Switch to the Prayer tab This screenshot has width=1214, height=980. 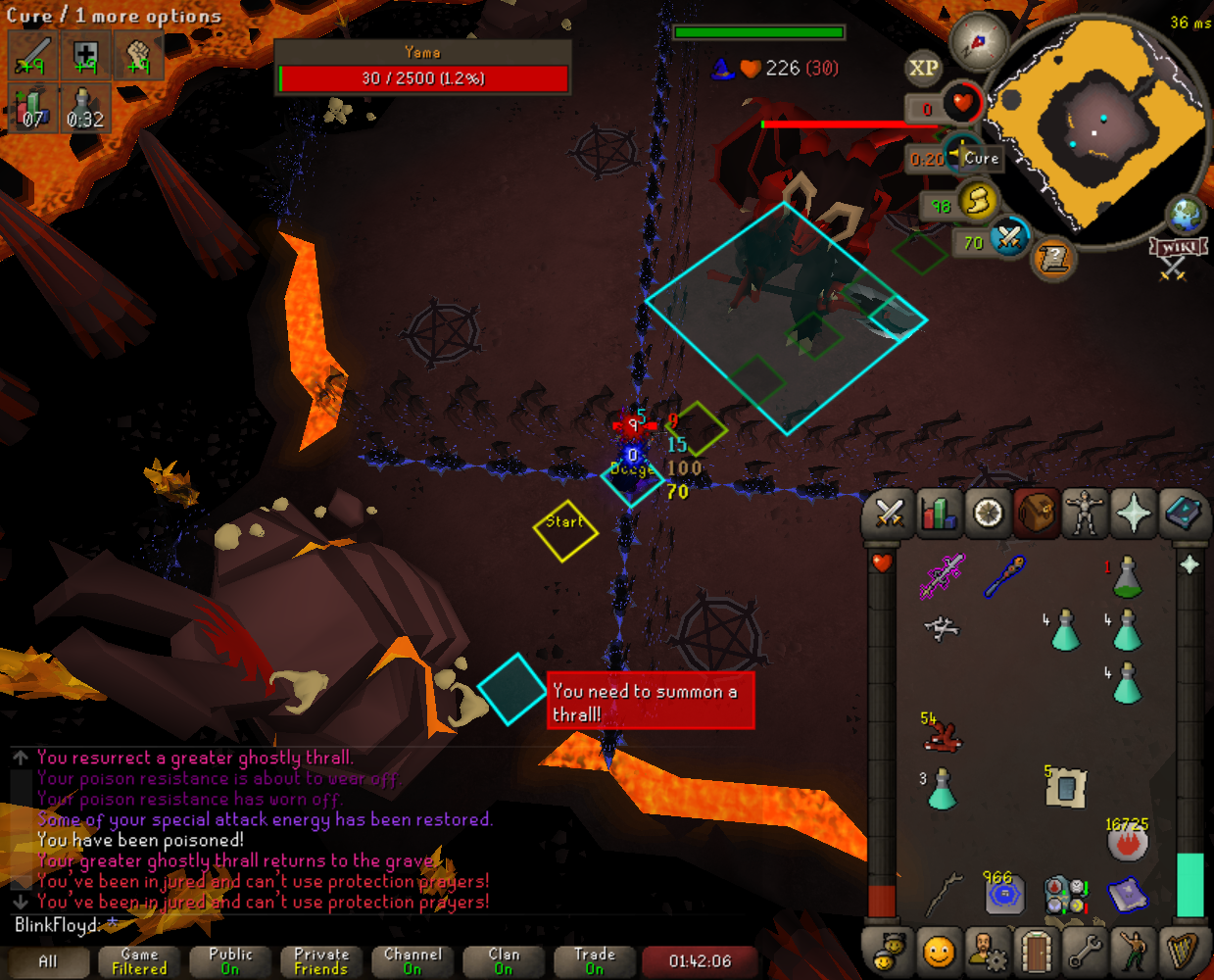[x=1134, y=514]
